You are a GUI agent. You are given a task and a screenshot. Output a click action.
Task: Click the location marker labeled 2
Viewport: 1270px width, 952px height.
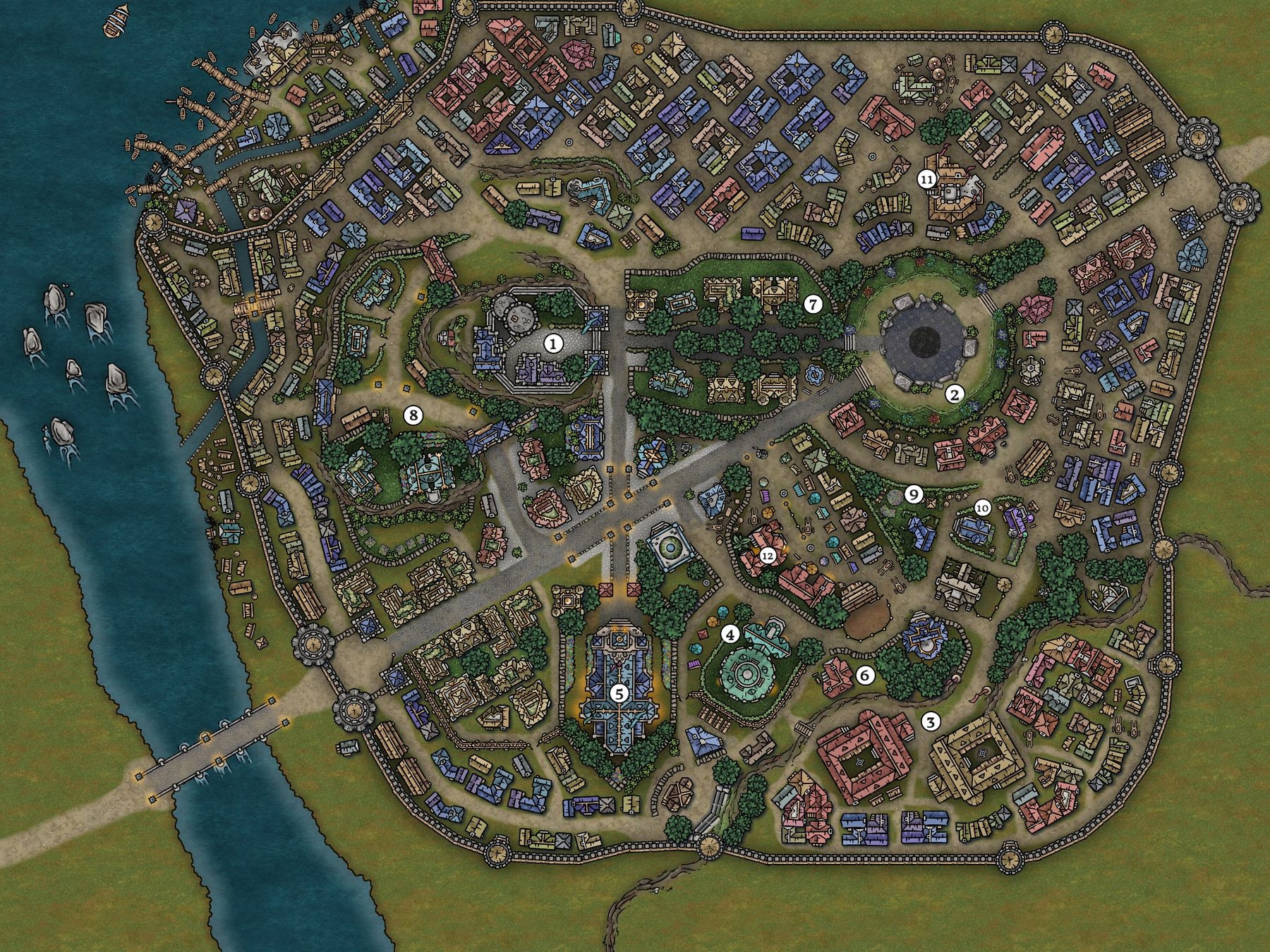[x=954, y=395]
